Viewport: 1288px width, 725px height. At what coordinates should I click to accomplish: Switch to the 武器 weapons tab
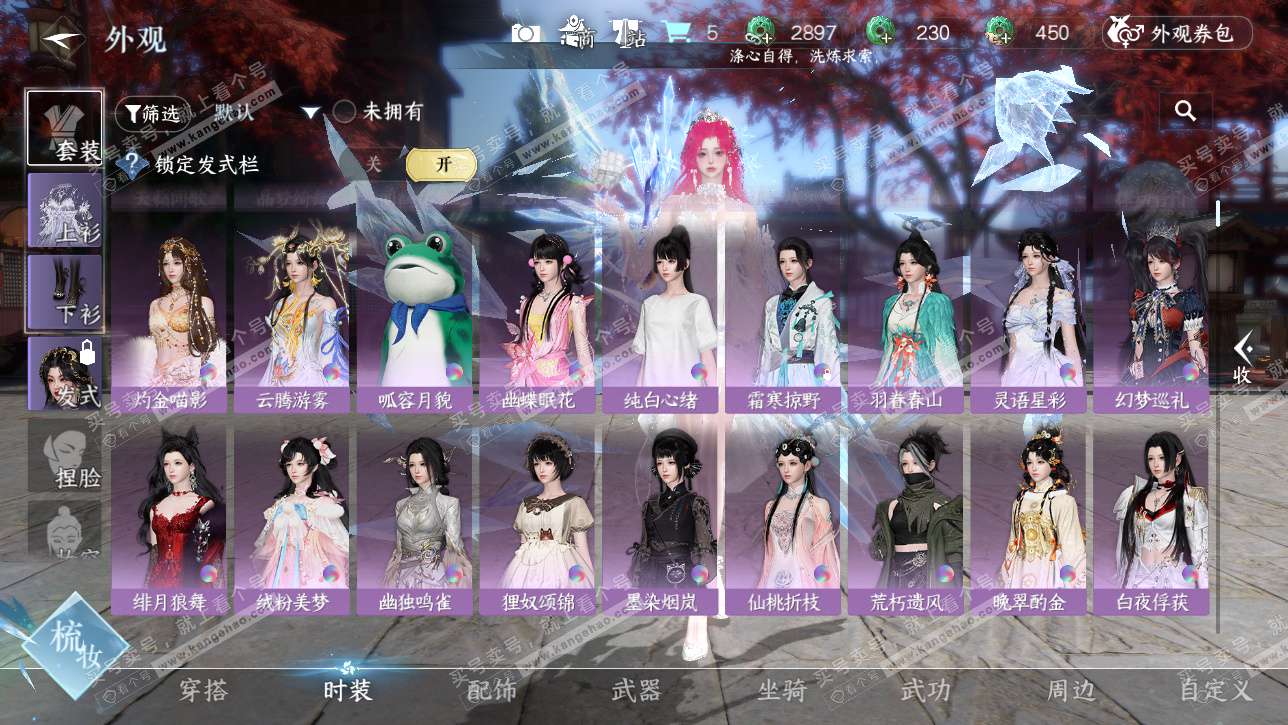coord(636,690)
